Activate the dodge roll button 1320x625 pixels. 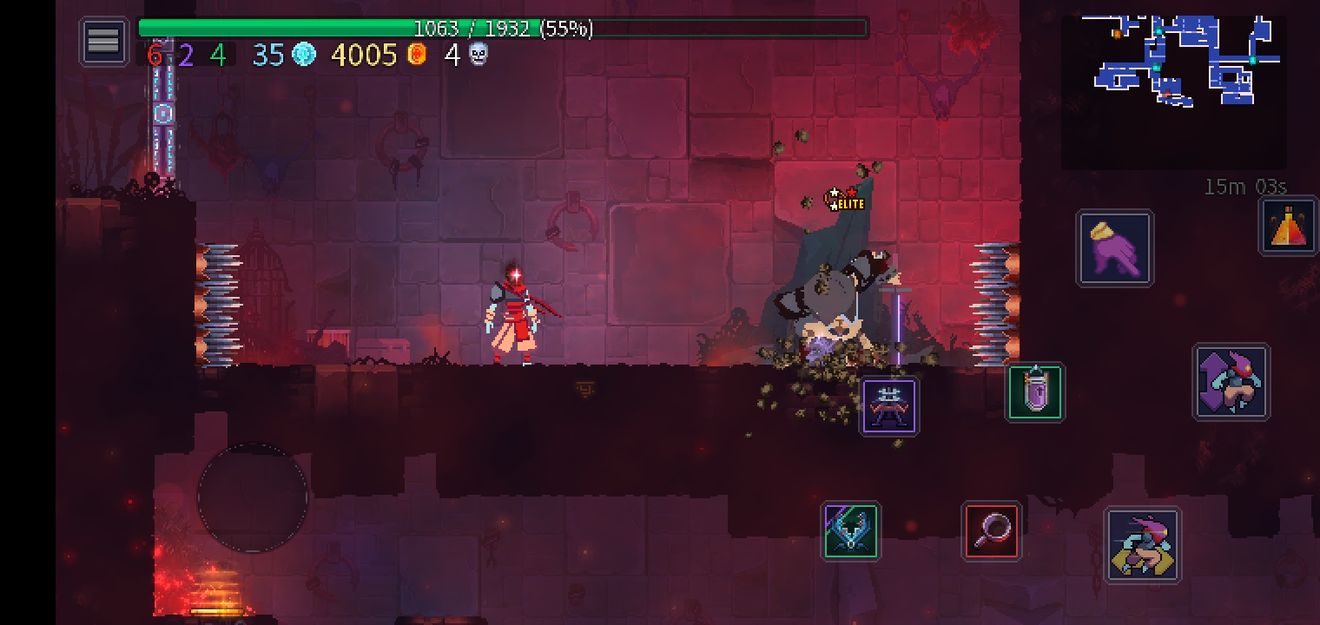1142,545
